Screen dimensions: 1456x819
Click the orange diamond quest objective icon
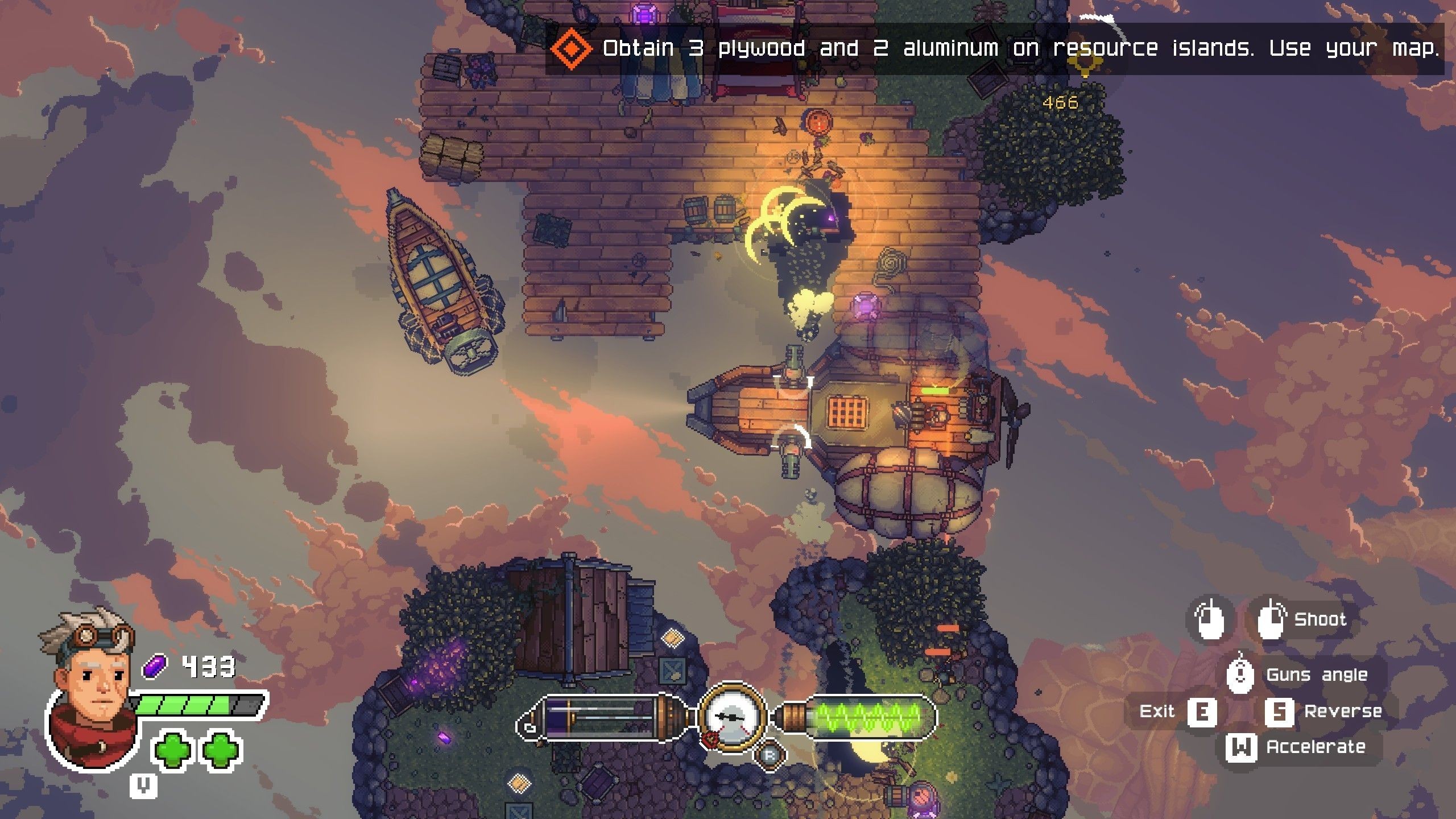[572, 49]
